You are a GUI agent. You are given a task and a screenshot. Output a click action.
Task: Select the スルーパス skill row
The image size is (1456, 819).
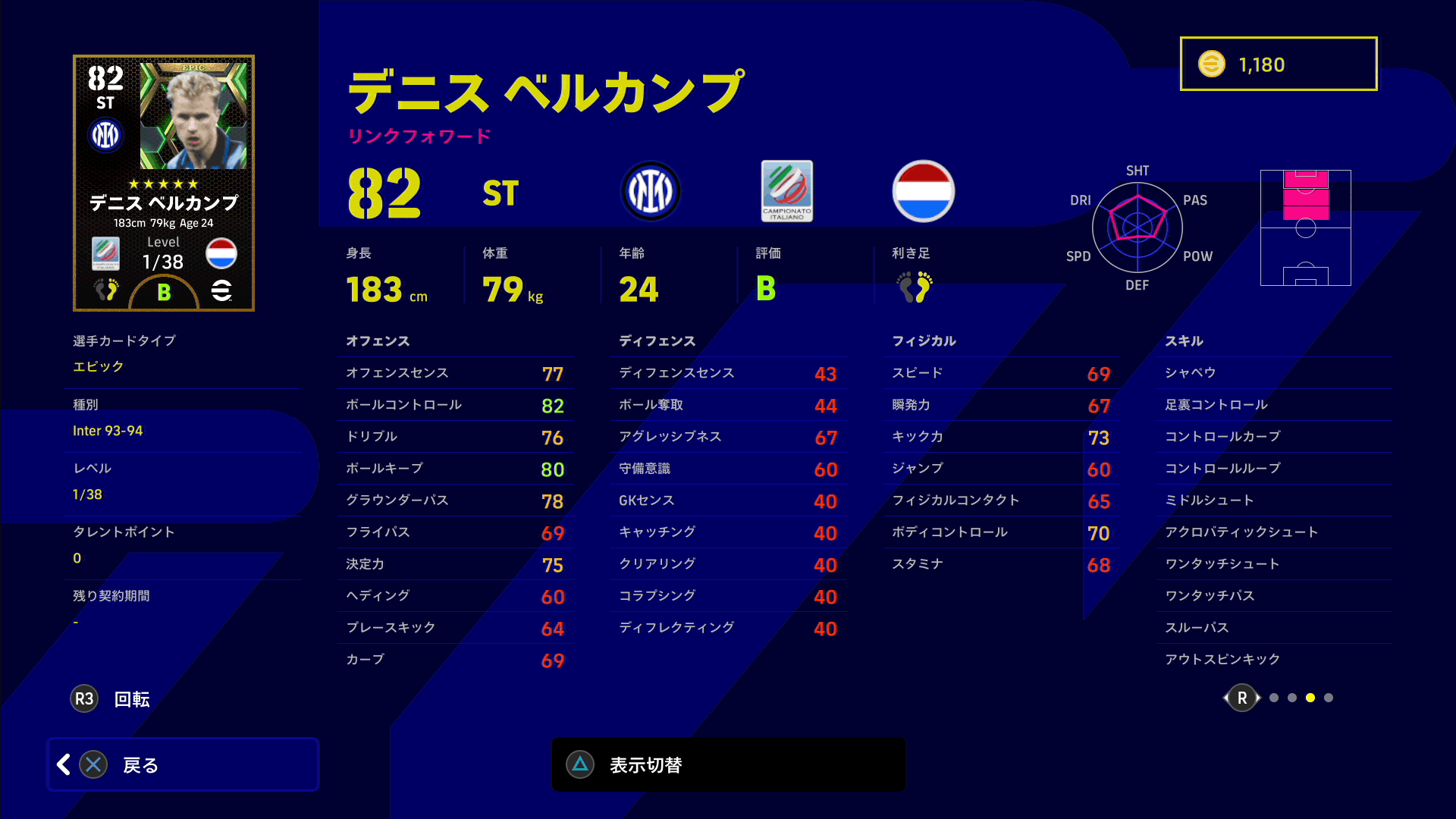pos(1278,627)
